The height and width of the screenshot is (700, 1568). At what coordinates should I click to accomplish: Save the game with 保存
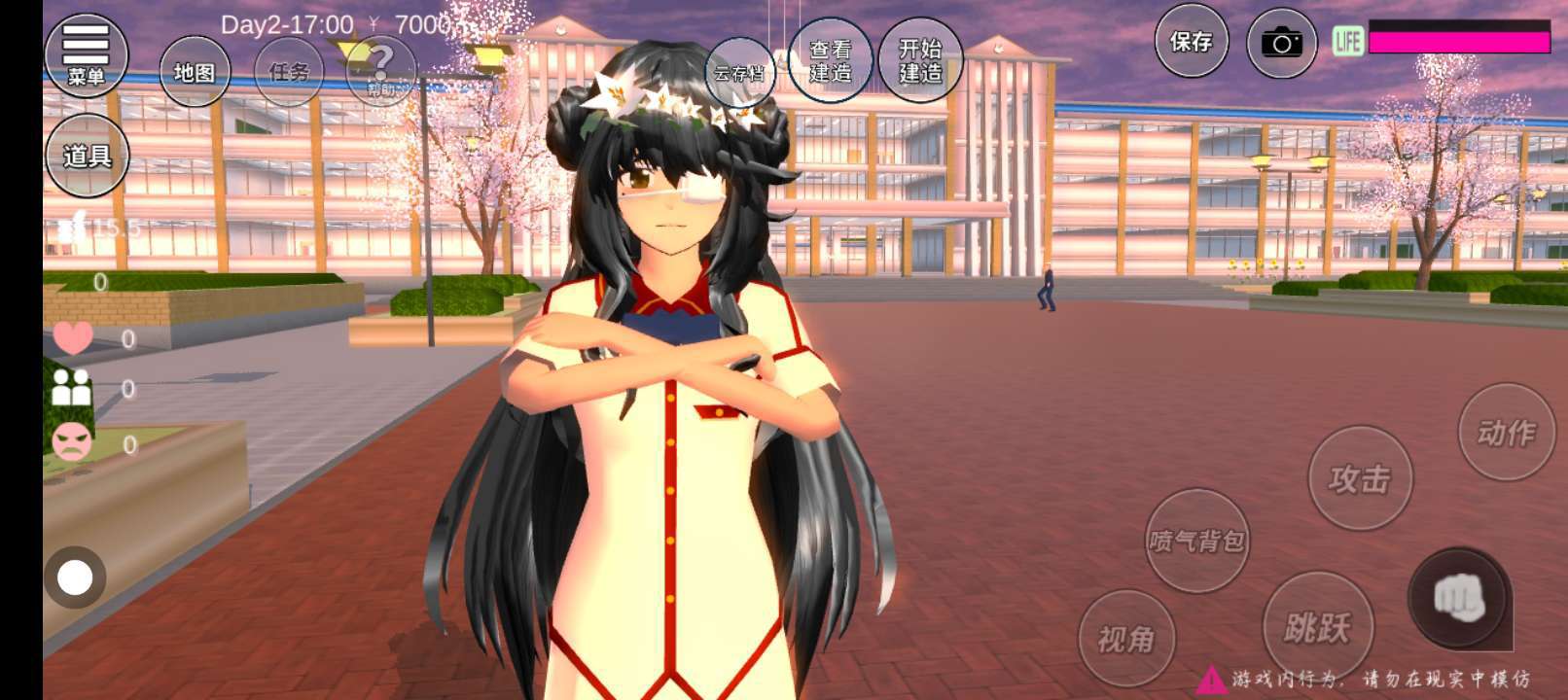pos(1191,41)
